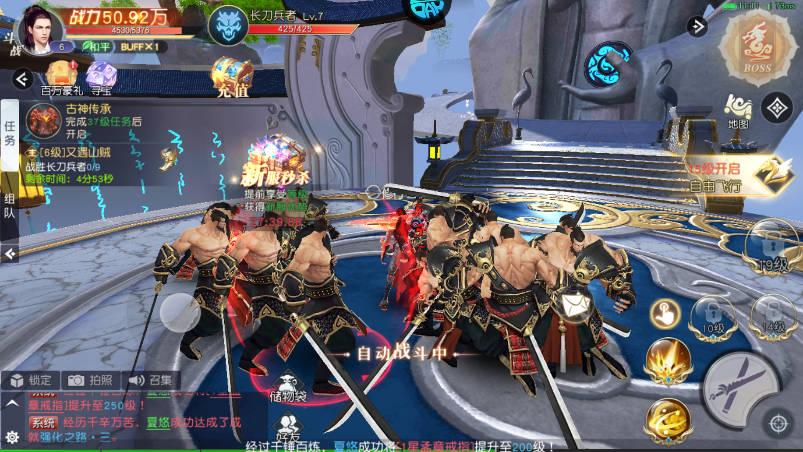Open the 新服秒杀 event chest
Screen dimensions: 803x452
[x=277, y=160]
